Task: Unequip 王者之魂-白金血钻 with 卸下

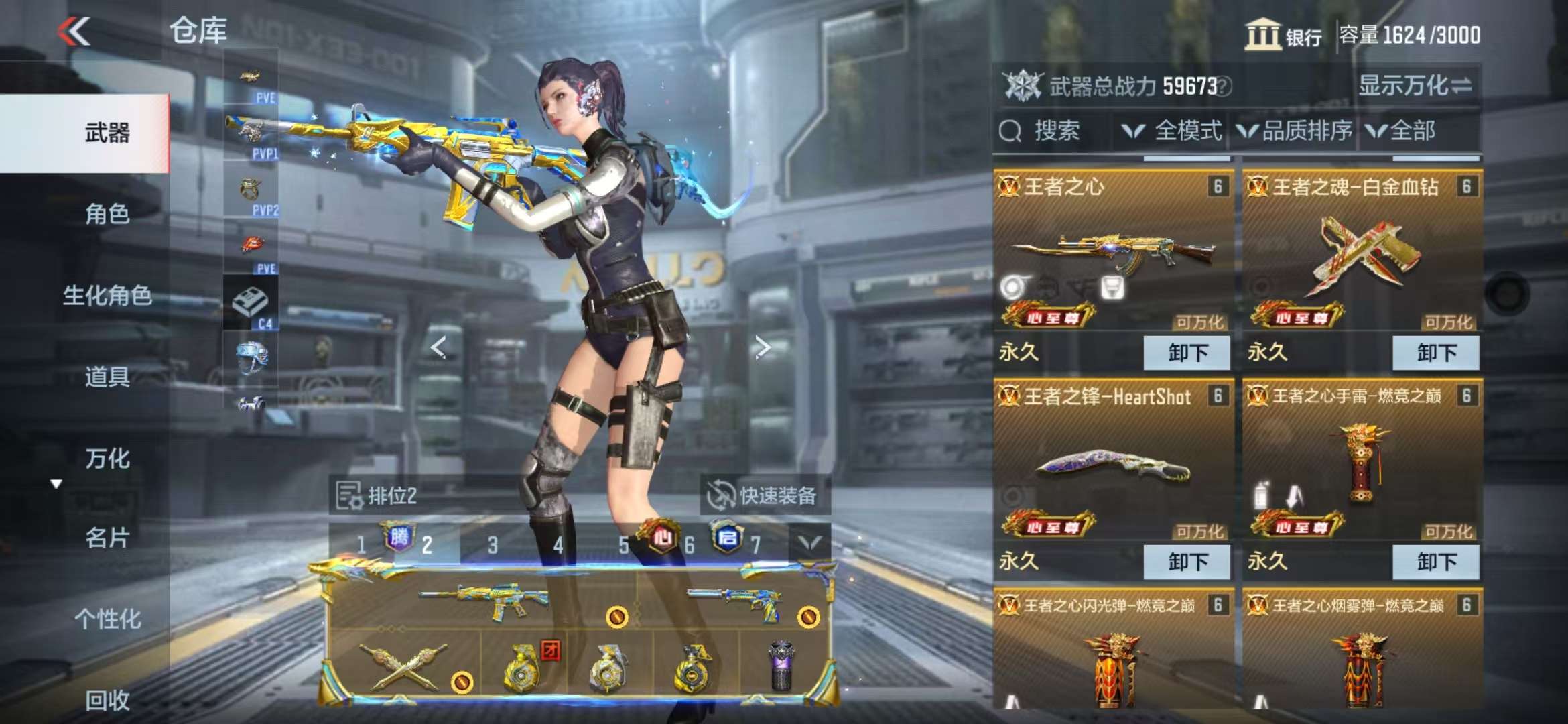Action: [1436, 353]
